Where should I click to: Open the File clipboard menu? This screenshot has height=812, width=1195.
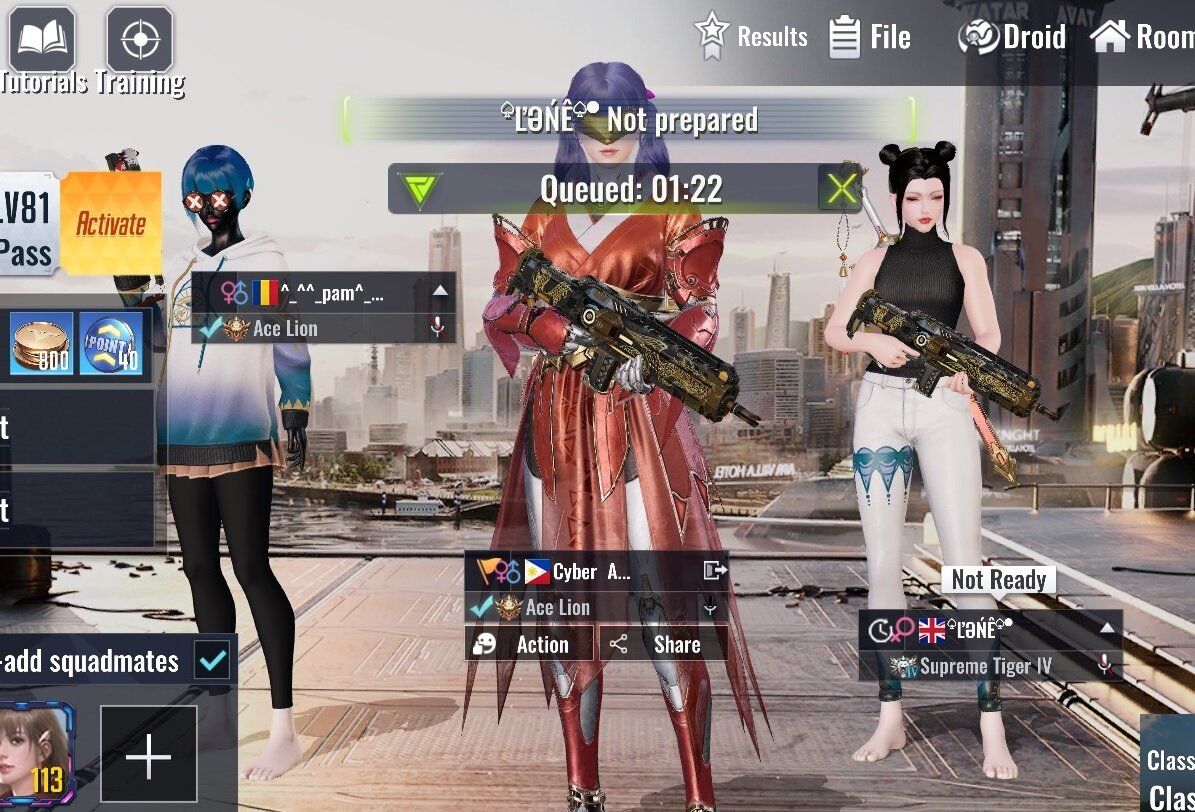click(870, 38)
